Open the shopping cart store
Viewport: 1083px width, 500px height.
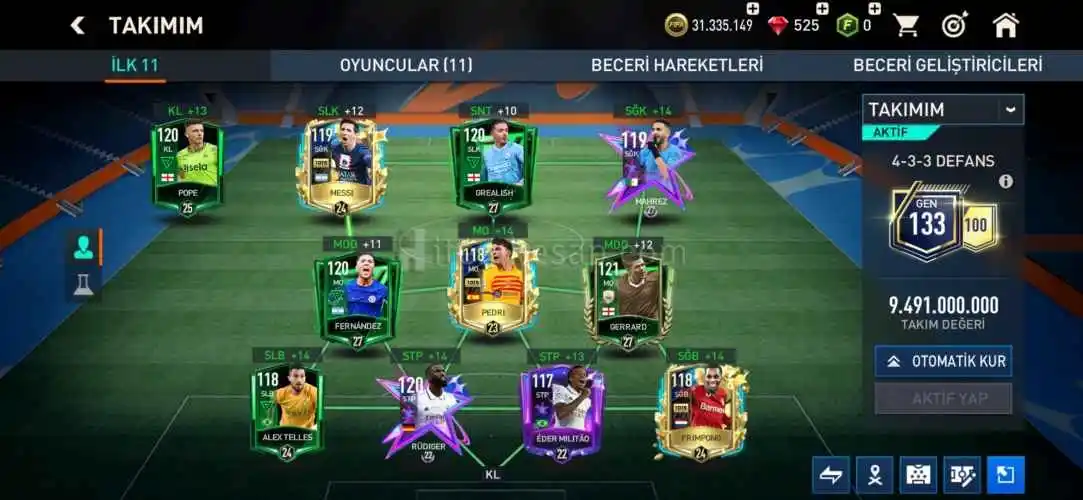(x=906, y=25)
